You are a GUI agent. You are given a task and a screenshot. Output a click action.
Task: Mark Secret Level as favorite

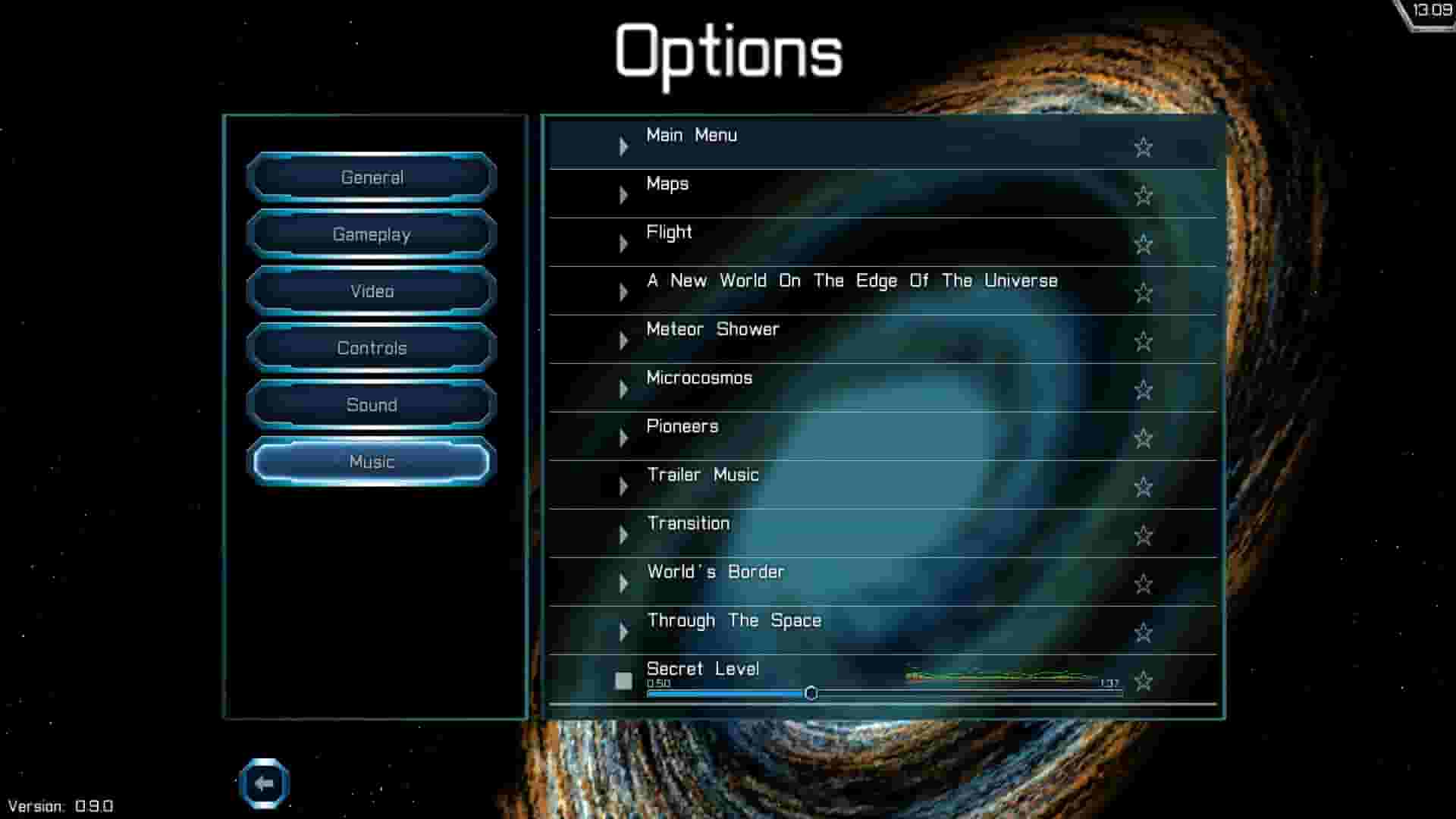click(x=1143, y=682)
